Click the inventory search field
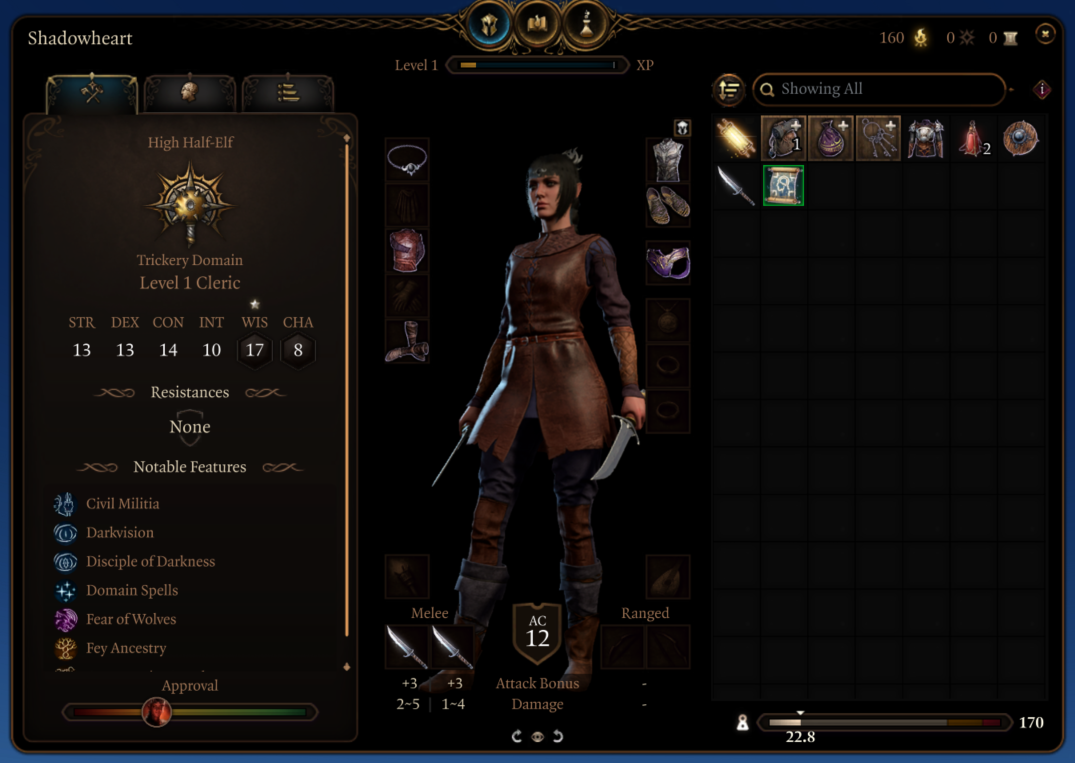This screenshot has height=763, width=1075. [x=880, y=89]
